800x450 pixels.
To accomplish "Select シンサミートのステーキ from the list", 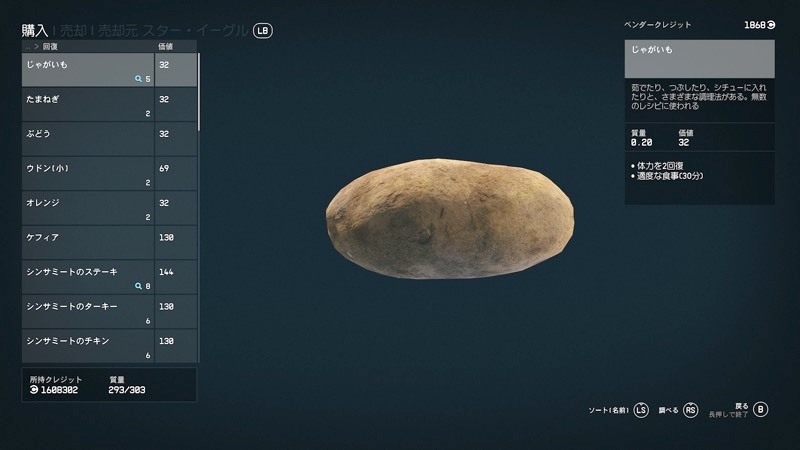I will point(88,278).
